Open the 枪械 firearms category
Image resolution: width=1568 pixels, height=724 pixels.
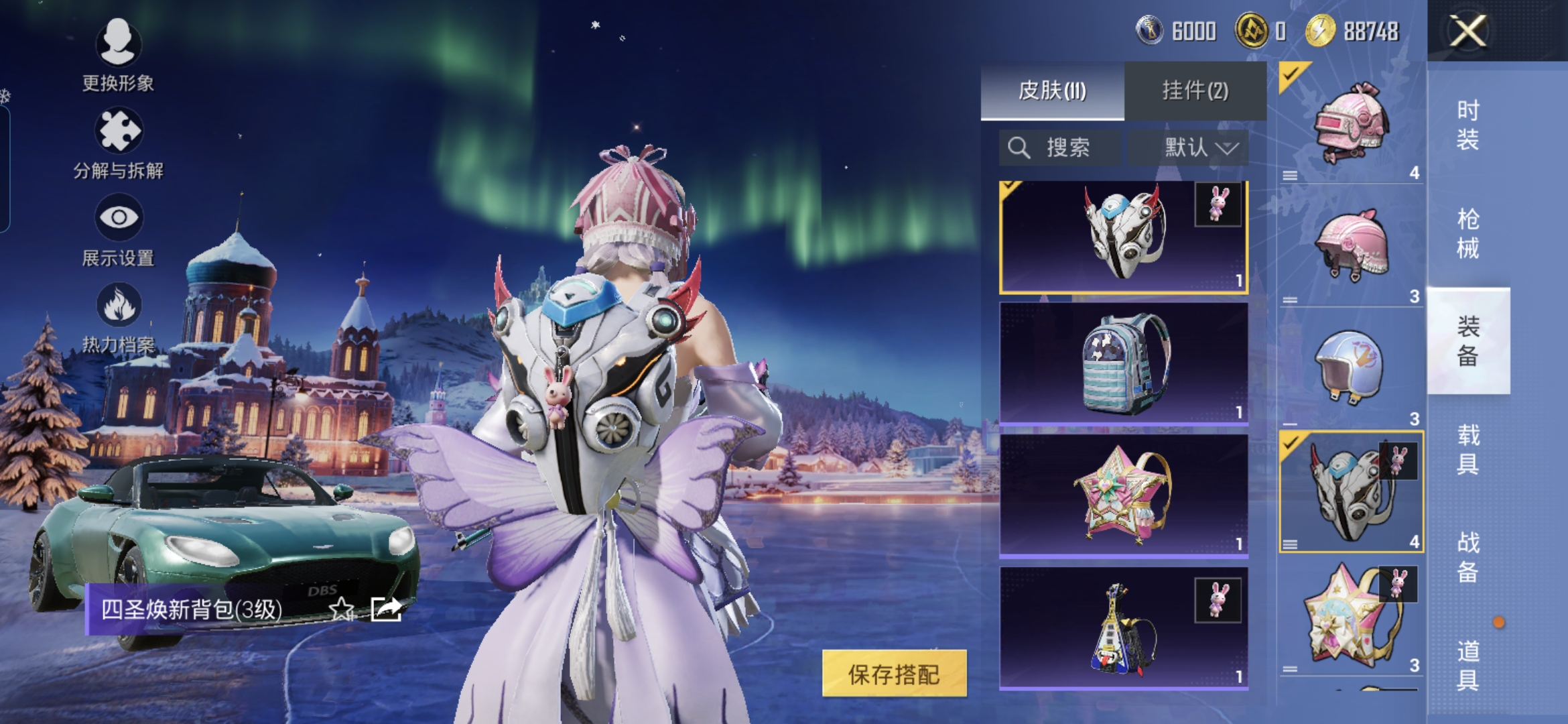pyautogui.click(x=1467, y=233)
